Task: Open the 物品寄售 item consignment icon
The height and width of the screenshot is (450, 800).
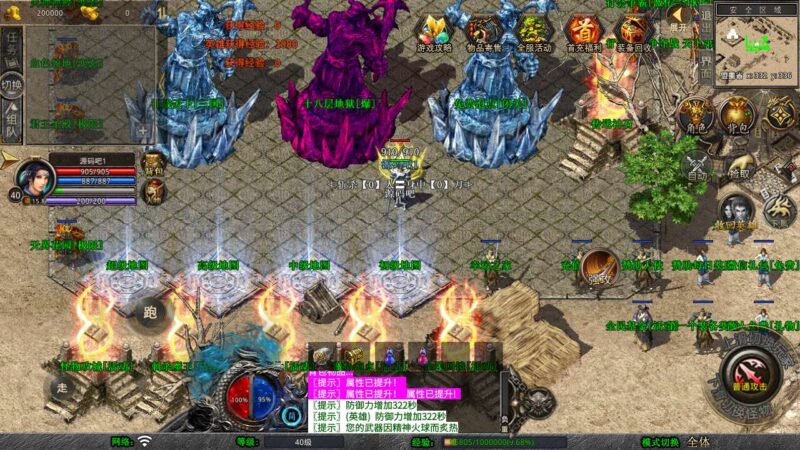Action: pyautogui.click(x=486, y=33)
